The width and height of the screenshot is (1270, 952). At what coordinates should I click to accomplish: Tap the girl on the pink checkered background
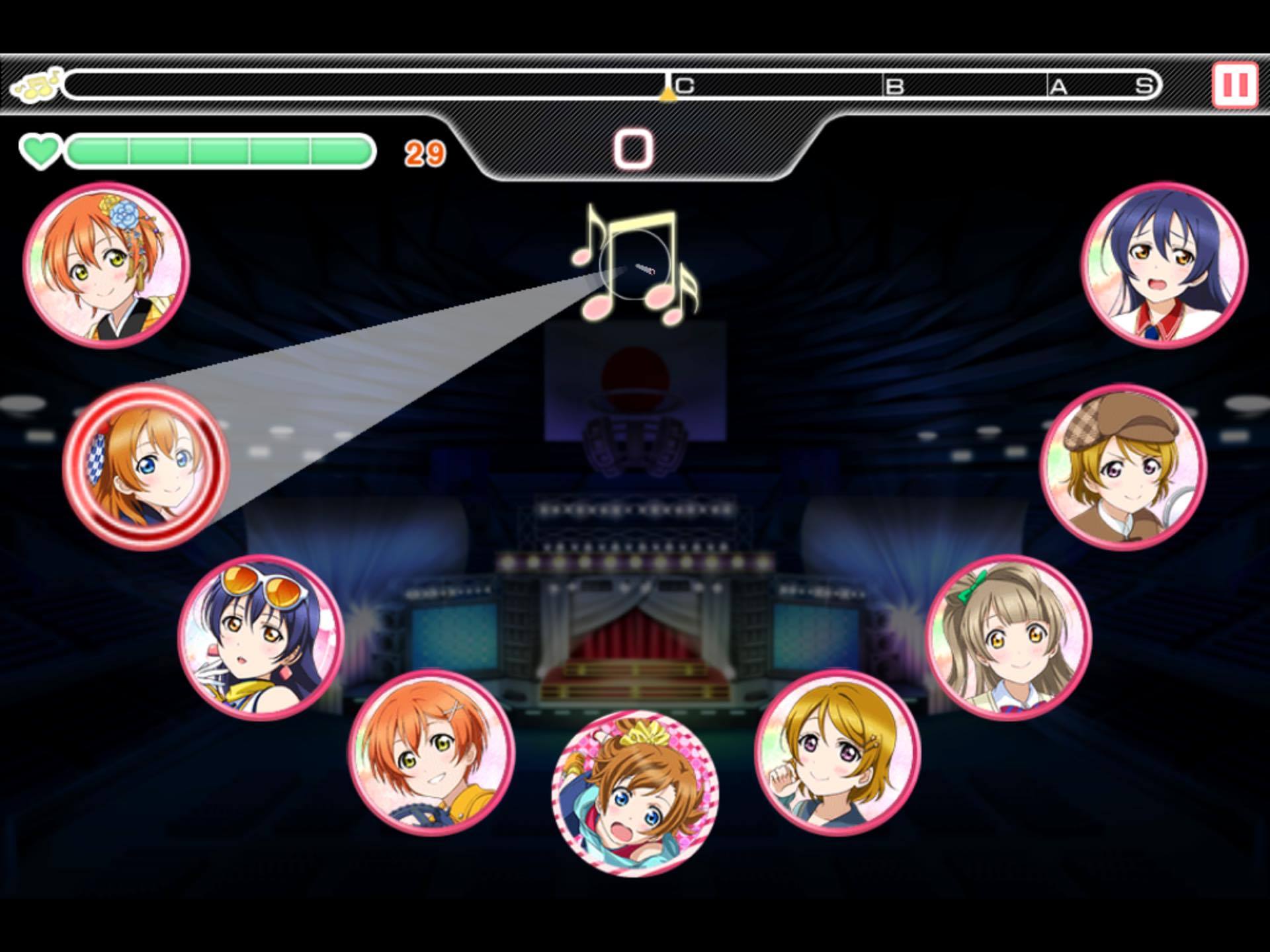pyautogui.click(x=635, y=793)
